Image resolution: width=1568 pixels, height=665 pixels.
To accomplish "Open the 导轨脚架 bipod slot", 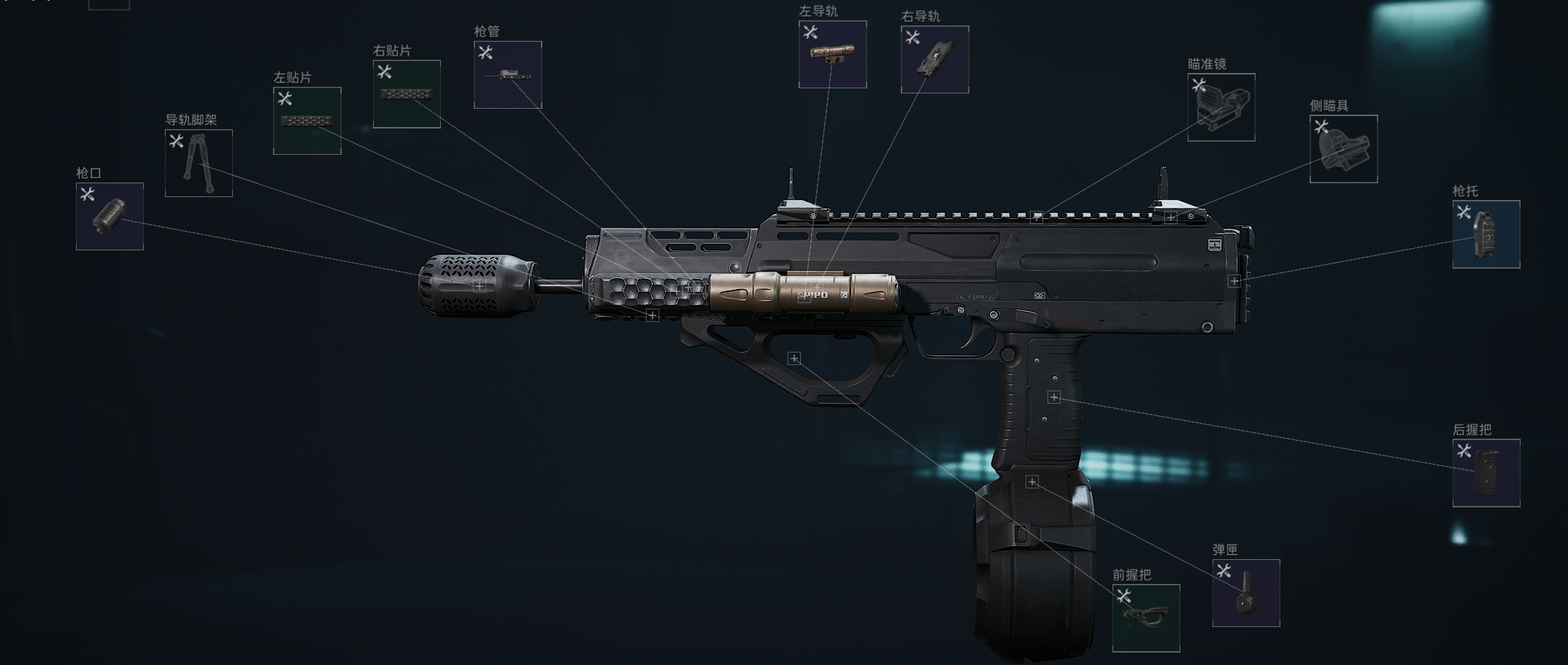I will click(x=199, y=163).
